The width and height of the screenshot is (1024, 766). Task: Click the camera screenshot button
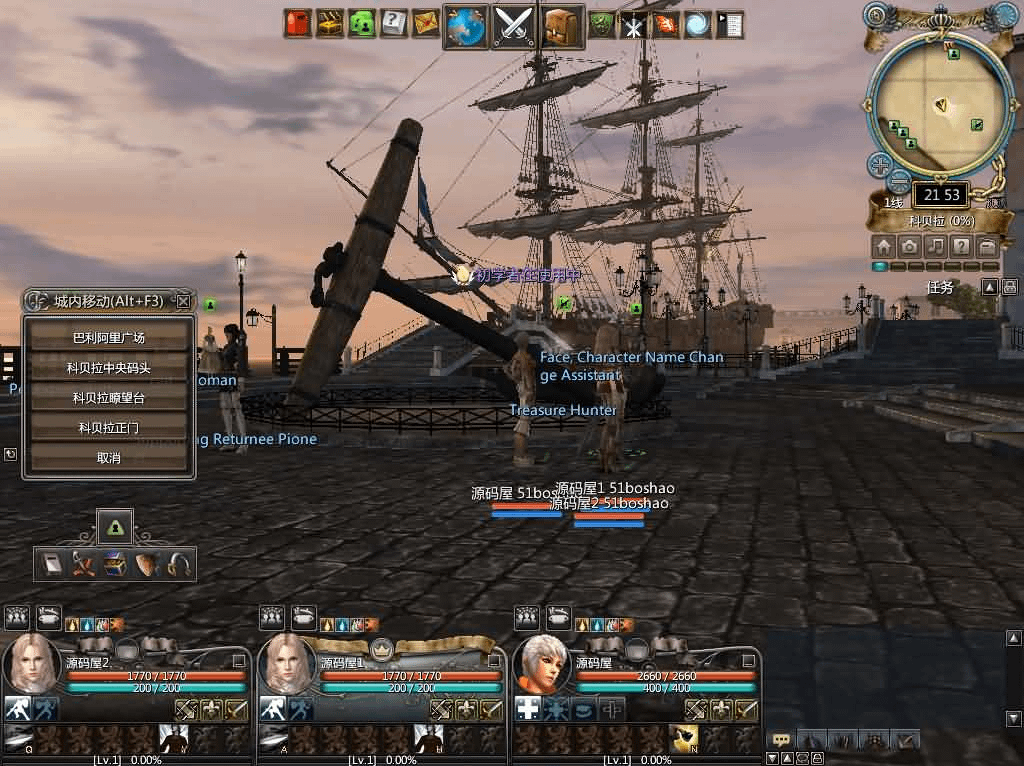coord(909,246)
